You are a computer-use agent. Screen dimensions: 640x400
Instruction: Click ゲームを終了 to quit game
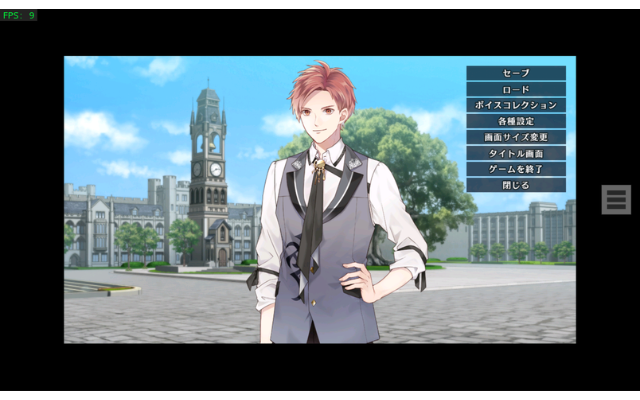pos(515,169)
